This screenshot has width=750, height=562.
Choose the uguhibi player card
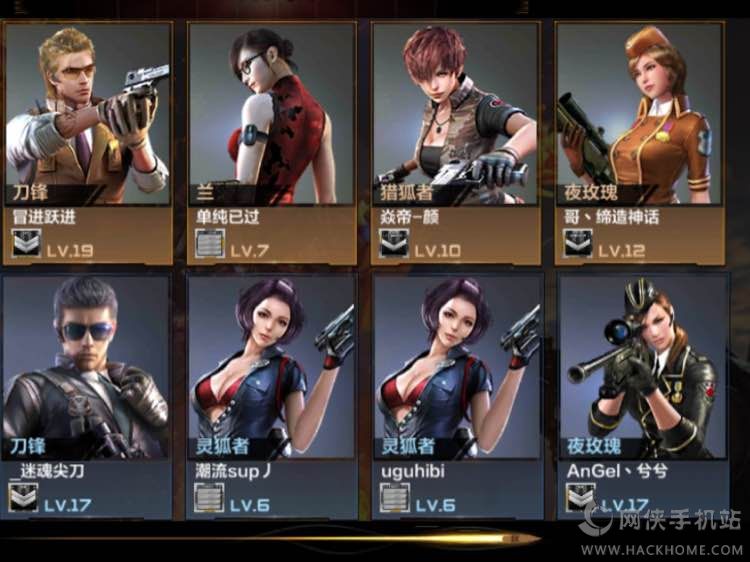click(x=457, y=395)
